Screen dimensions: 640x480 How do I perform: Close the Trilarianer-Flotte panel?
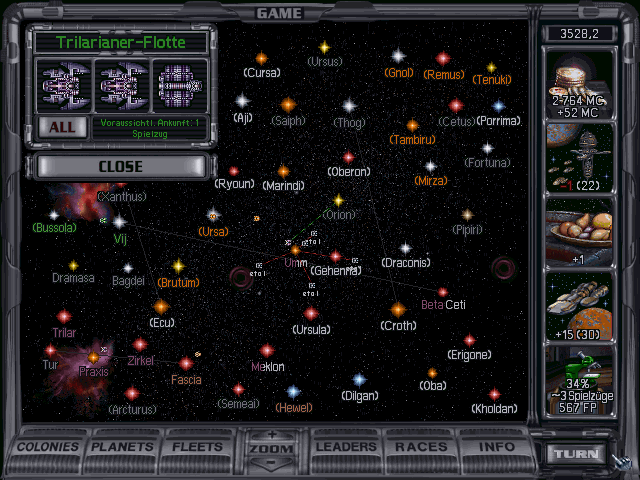120,166
